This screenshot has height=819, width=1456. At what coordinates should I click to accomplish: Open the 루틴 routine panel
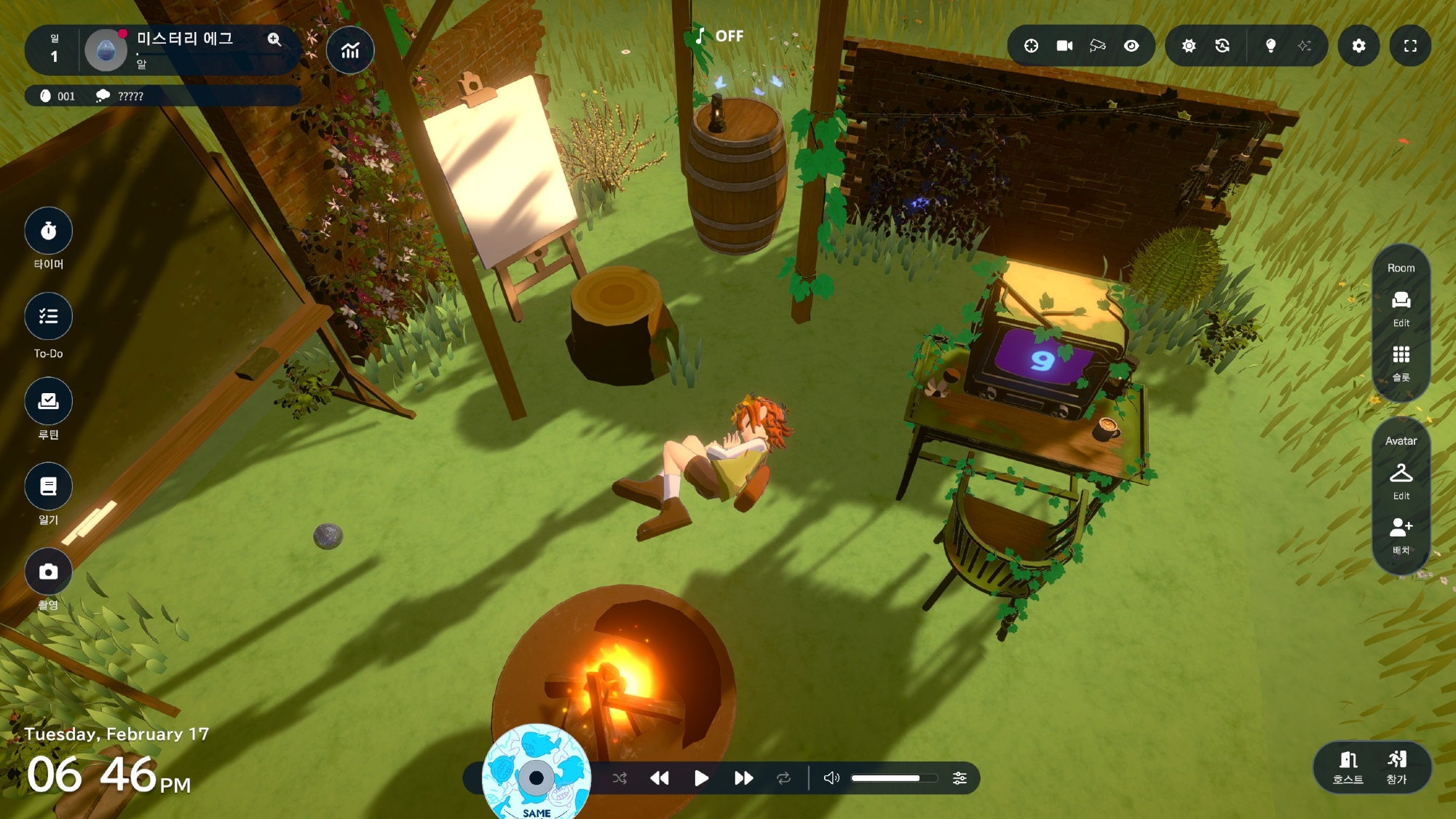click(48, 401)
